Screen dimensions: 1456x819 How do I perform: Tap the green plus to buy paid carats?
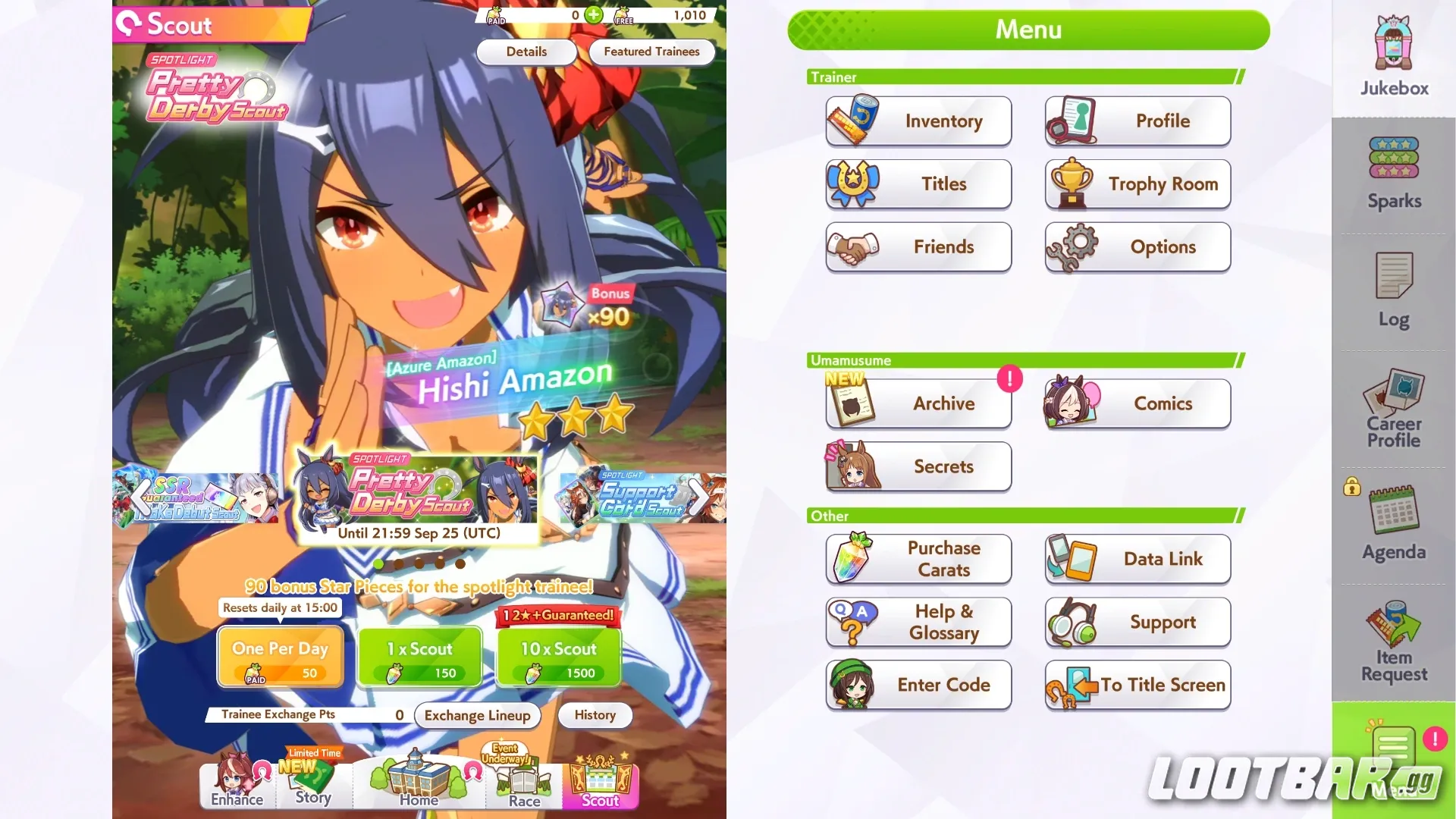[x=593, y=14]
